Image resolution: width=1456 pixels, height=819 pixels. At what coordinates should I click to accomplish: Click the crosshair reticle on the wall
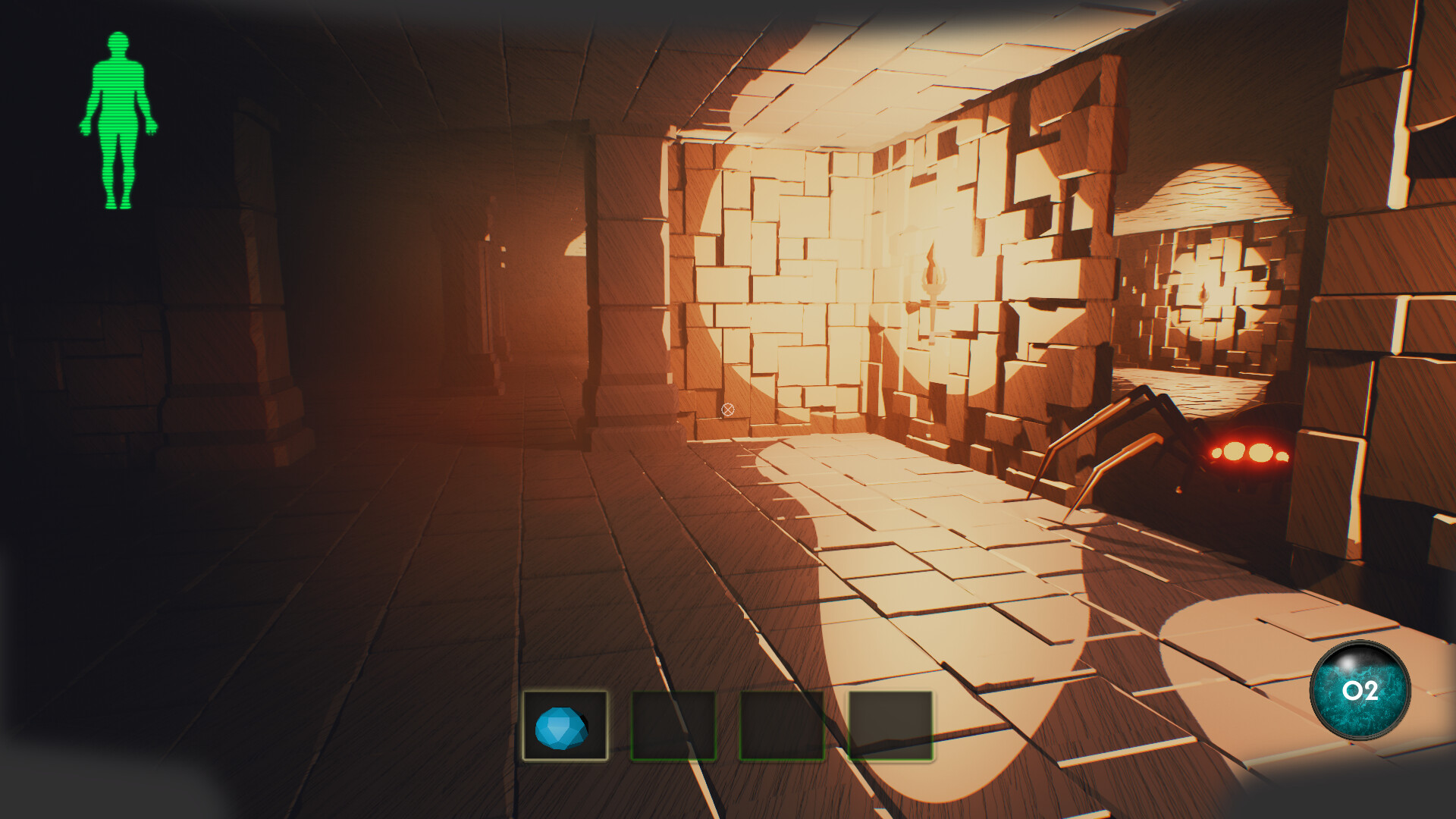click(x=727, y=409)
